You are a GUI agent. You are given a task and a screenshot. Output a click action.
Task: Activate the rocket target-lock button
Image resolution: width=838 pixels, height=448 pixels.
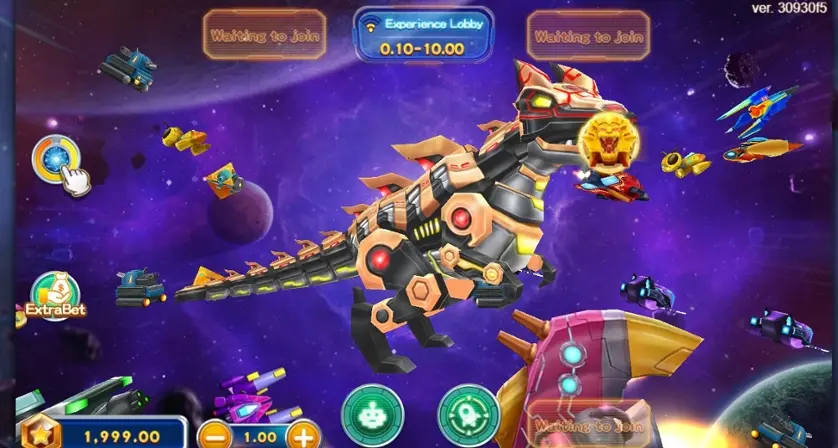(468, 414)
